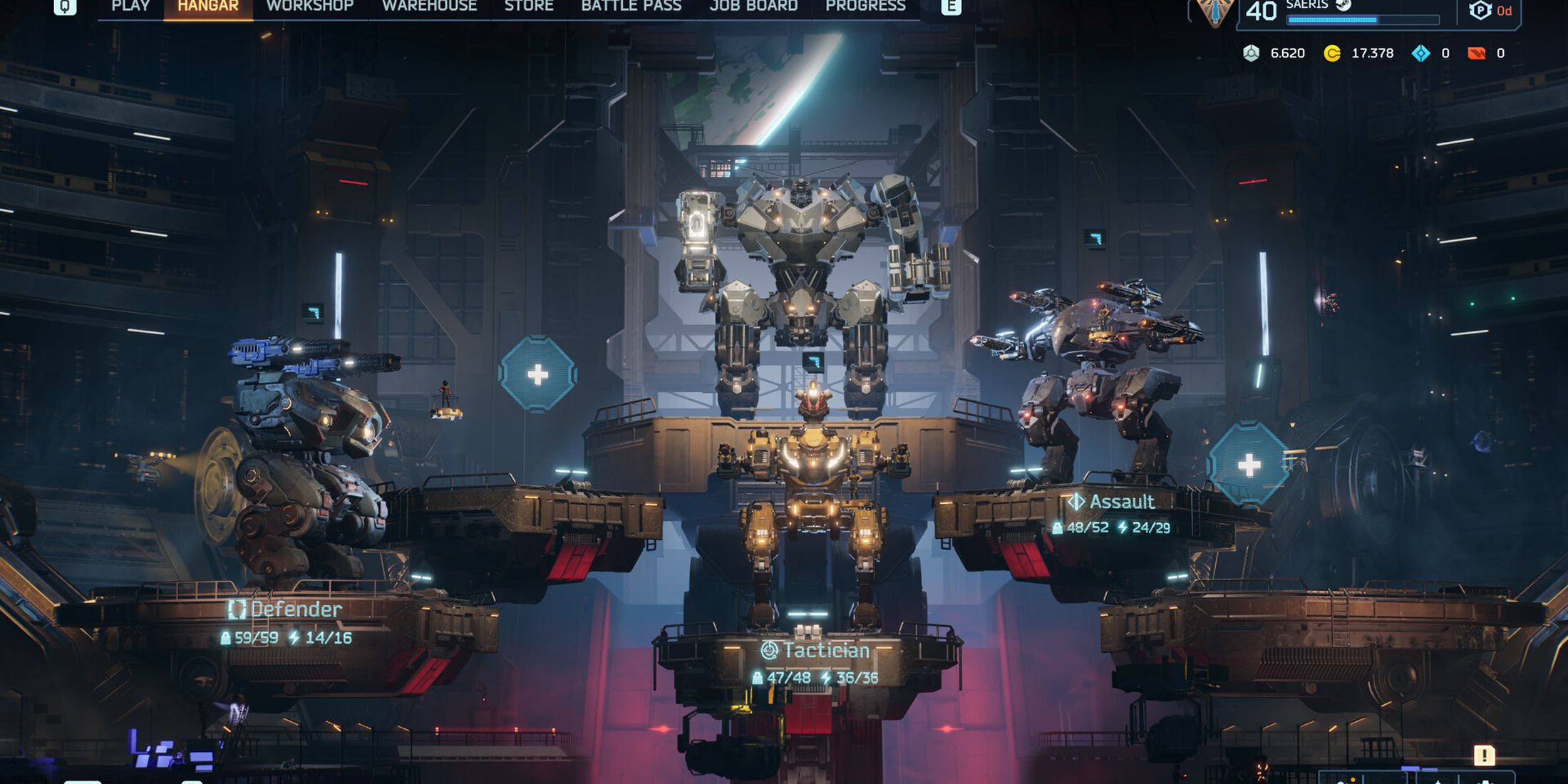Click the Defender mech nameplate
The height and width of the screenshot is (784, 1568).
tap(294, 609)
